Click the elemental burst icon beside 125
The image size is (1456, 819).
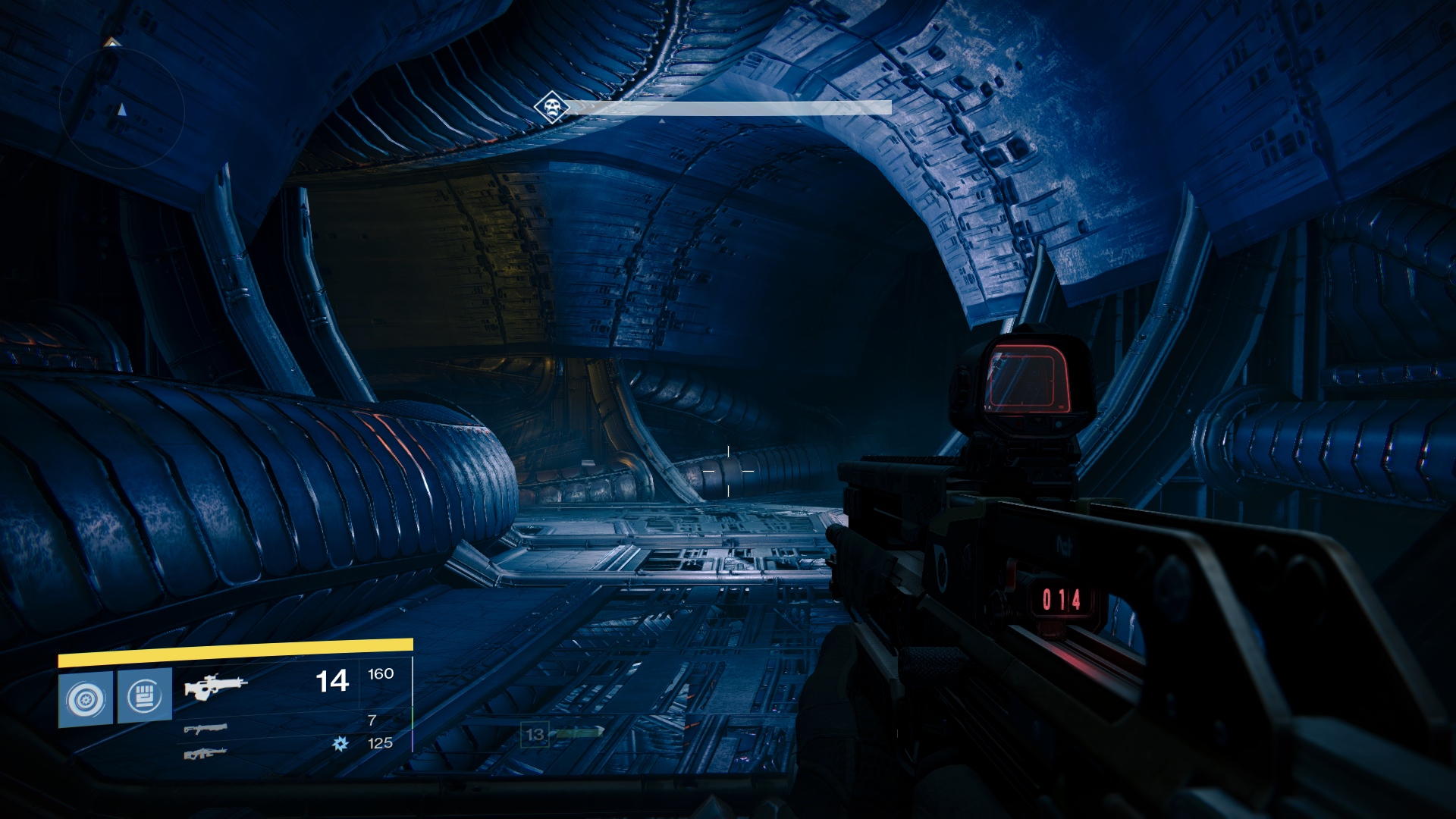pyautogui.click(x=340, y=744)
